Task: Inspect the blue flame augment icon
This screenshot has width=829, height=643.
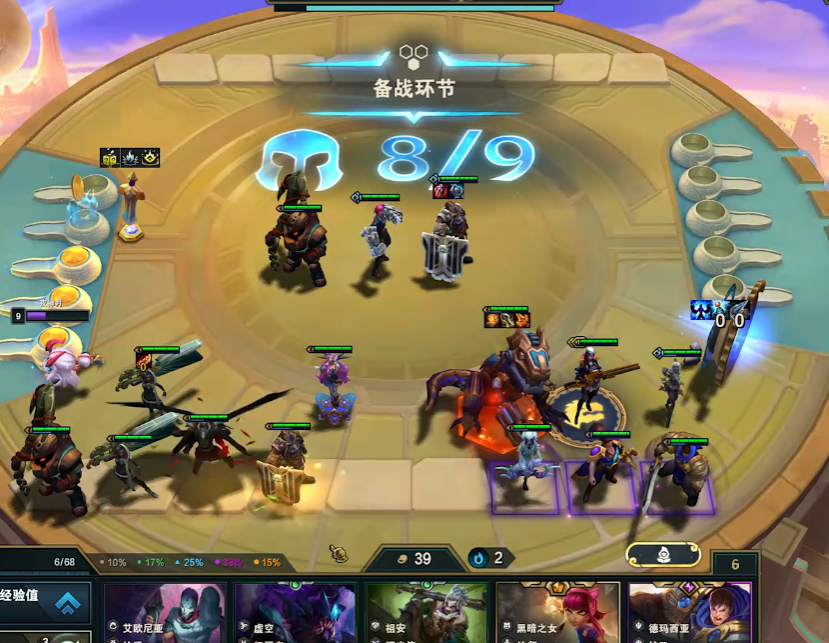Action: (x=130, y=157)
